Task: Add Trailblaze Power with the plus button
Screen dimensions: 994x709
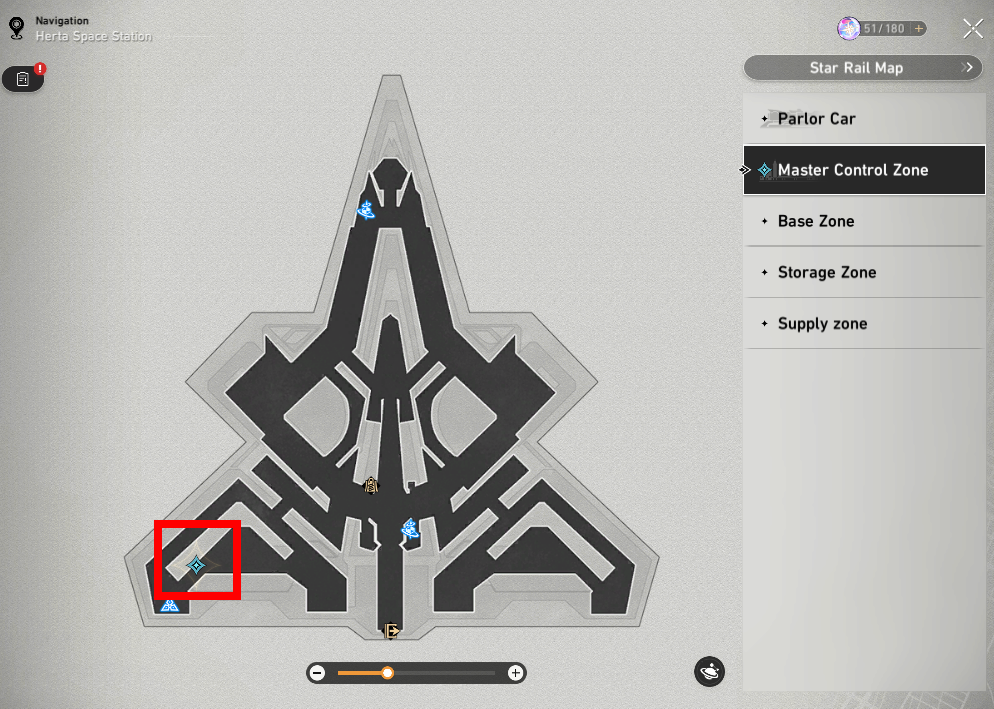Action: [x=918, y=29]
